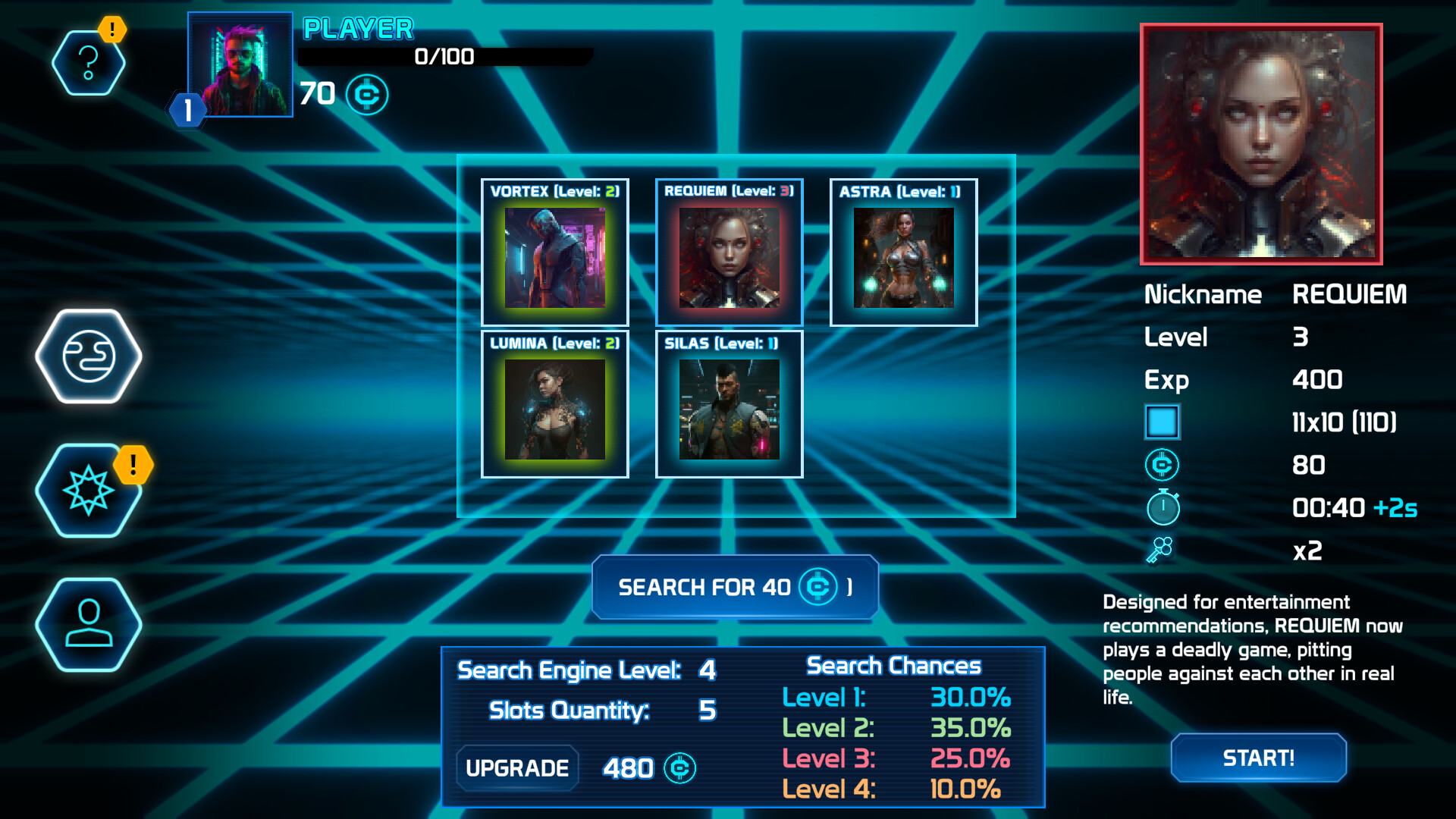Open the help question mark panel
1456x819 pixels.
coord(89,64)
